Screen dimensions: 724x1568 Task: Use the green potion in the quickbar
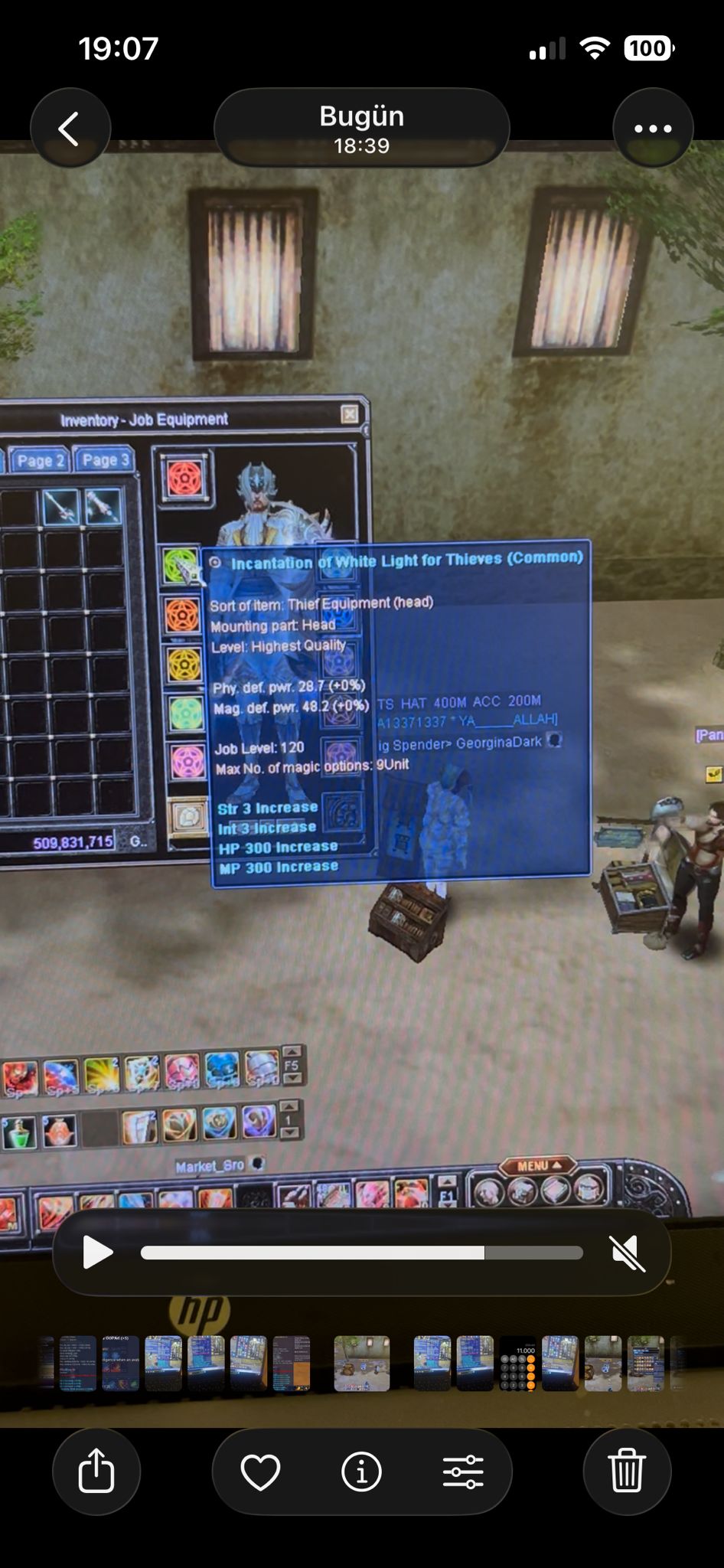click(18, 1132)
